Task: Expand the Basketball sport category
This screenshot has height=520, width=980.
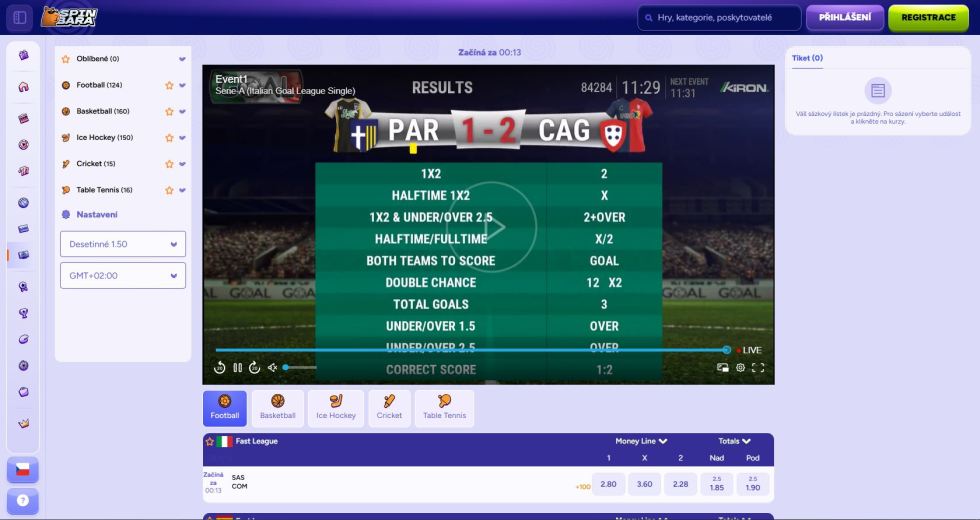Action: pos(182,111)
